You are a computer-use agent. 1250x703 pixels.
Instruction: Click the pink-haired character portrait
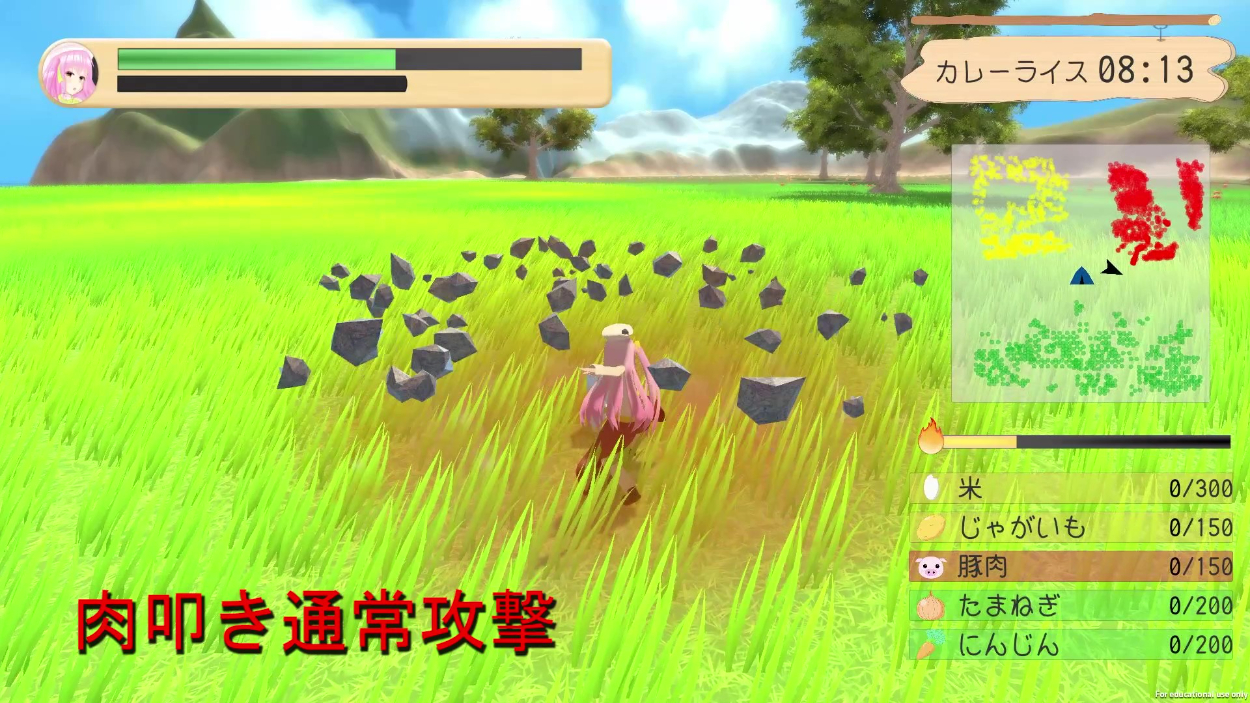[x=69, y=73]
